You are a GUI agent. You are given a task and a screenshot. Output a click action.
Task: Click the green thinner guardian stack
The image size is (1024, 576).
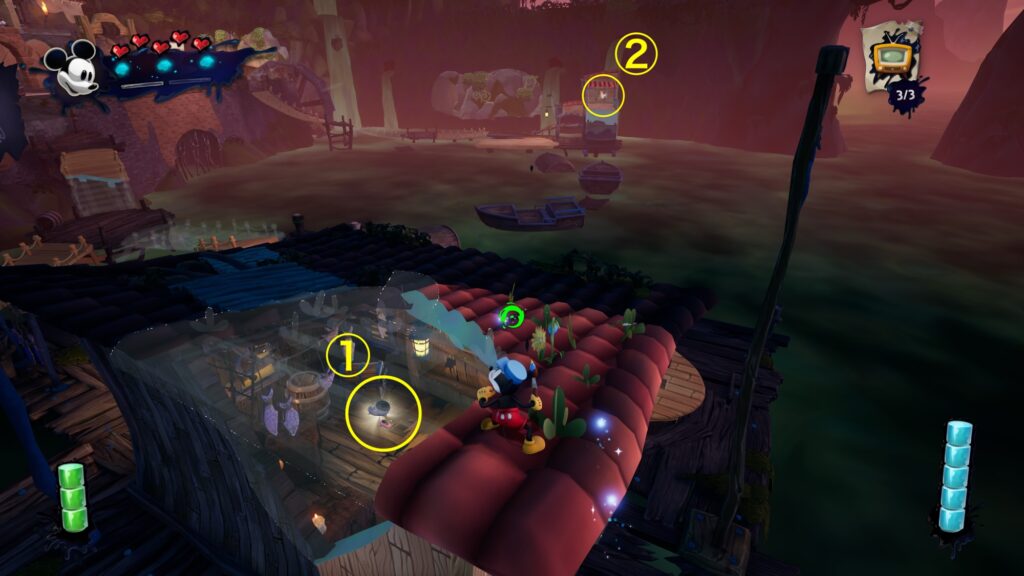click(x=72, y=498)
